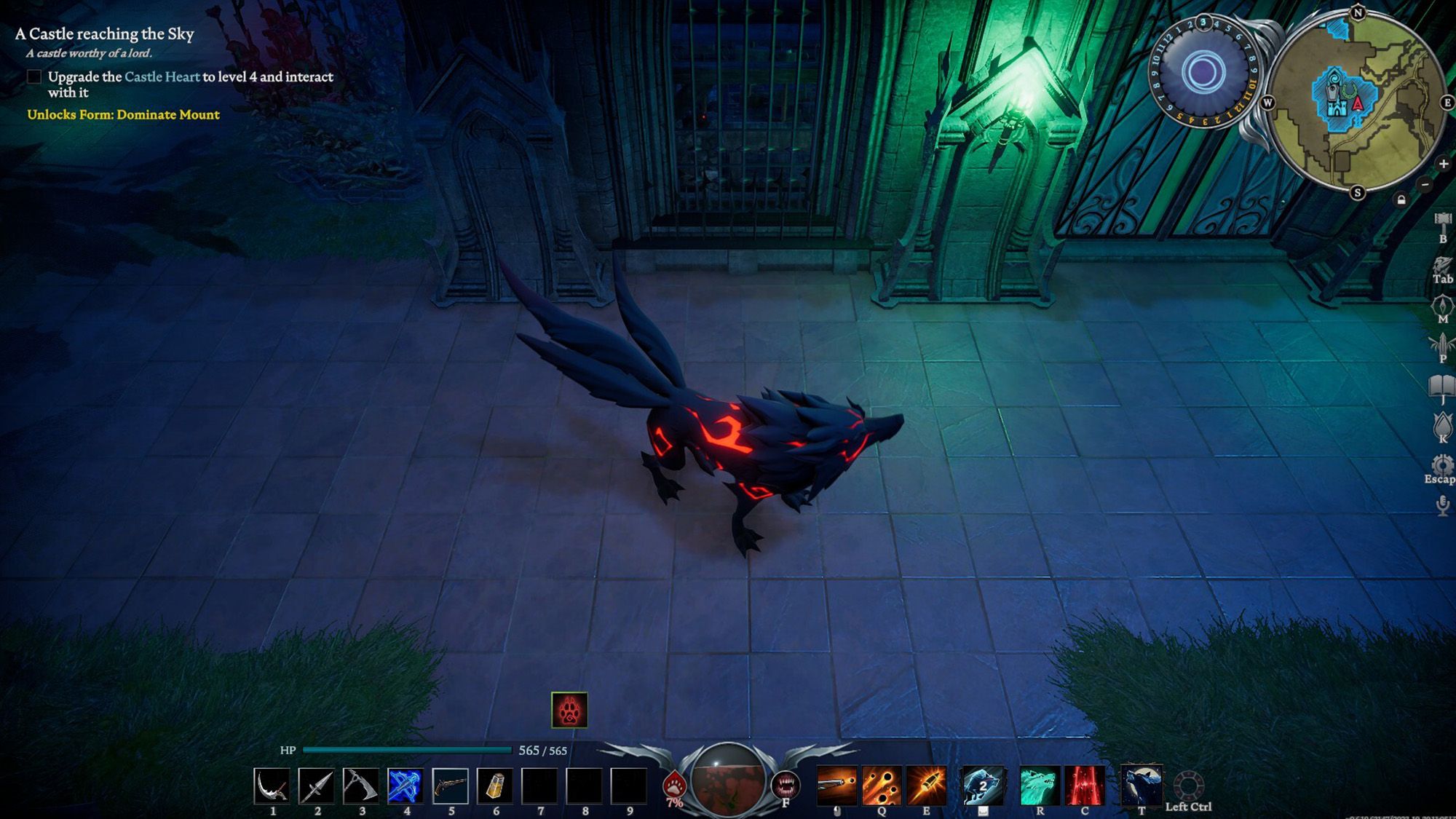The width and height of the screenshot is (1456, 819).
Task: Click the red wolf paw buff icon
Action: point(569,710)
